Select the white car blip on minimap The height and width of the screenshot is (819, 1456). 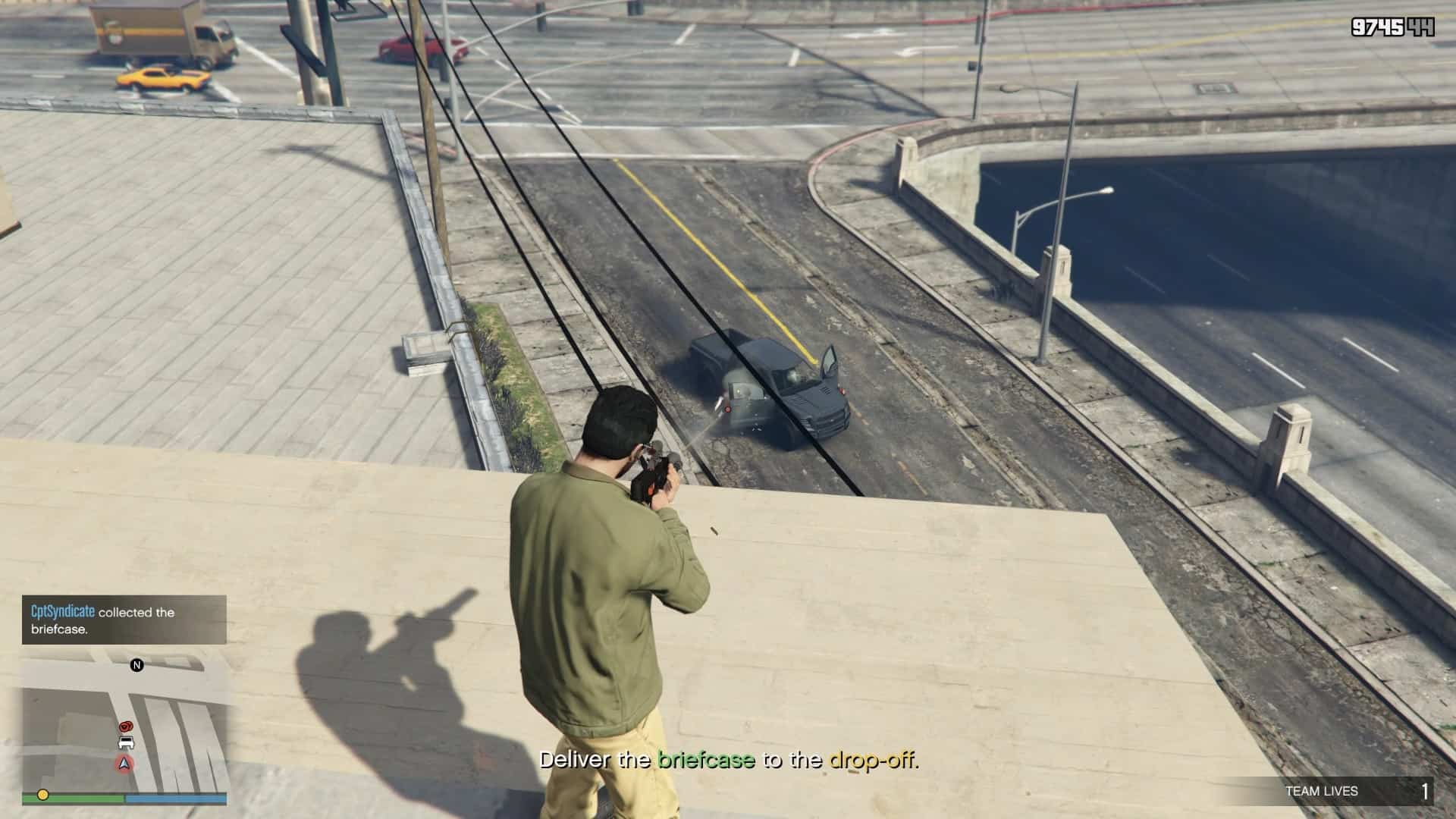click(127, 742)
